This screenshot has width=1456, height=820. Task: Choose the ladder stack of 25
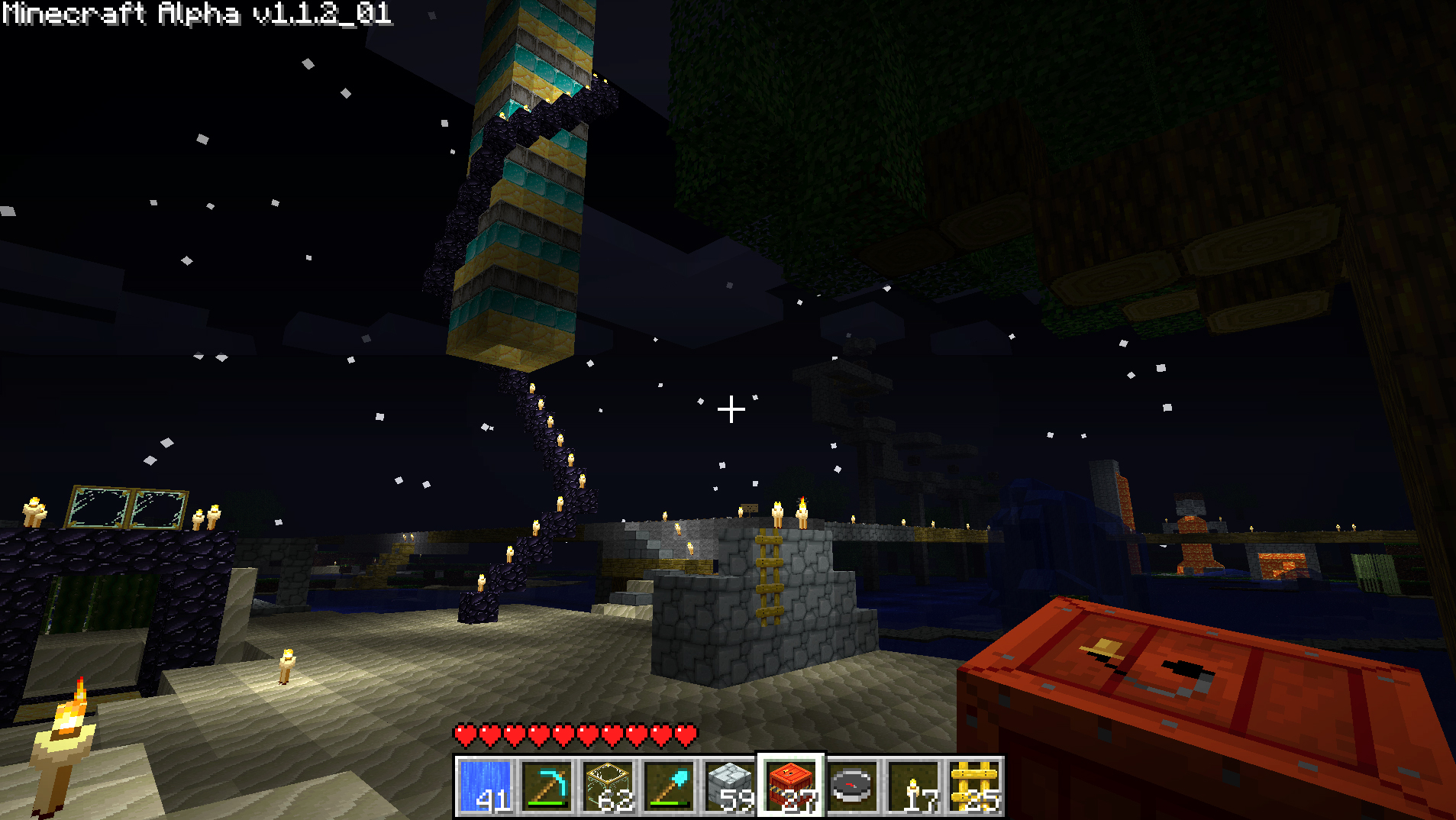coord(974,786)
